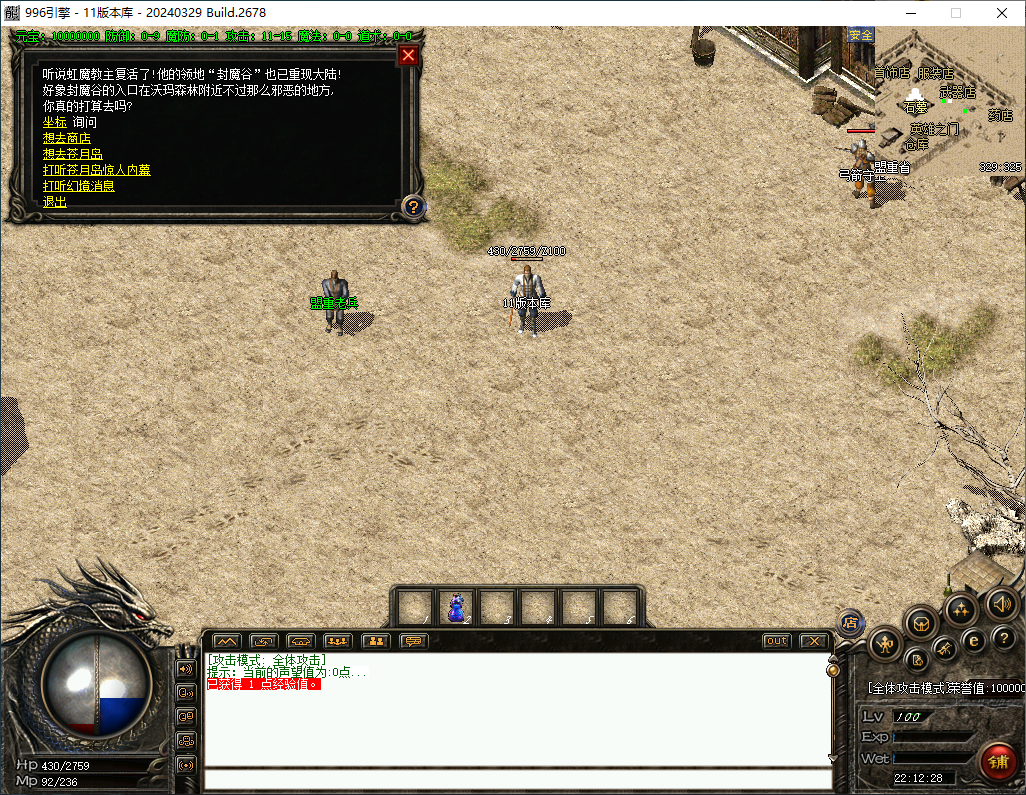Open the dialogue help question-mark button
This screenshot has height=795, width=1026.
point(413,207)
